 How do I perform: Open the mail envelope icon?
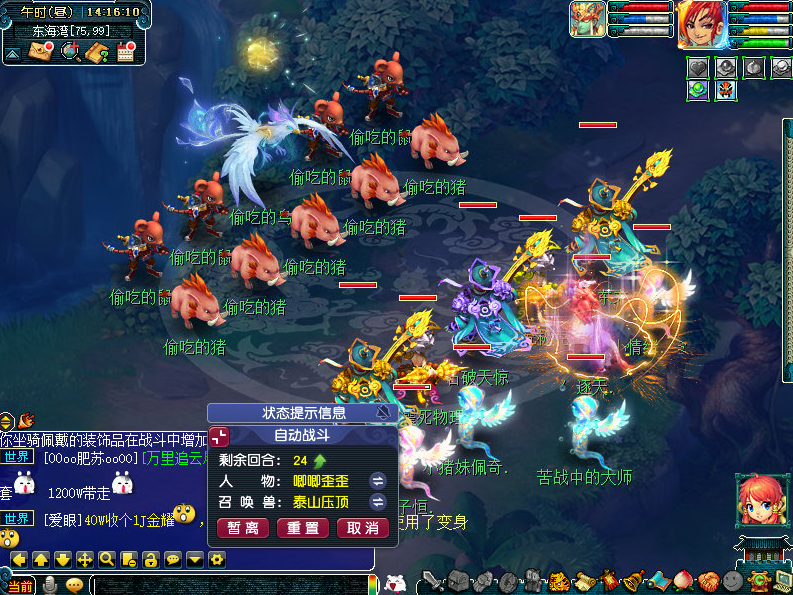41,51
